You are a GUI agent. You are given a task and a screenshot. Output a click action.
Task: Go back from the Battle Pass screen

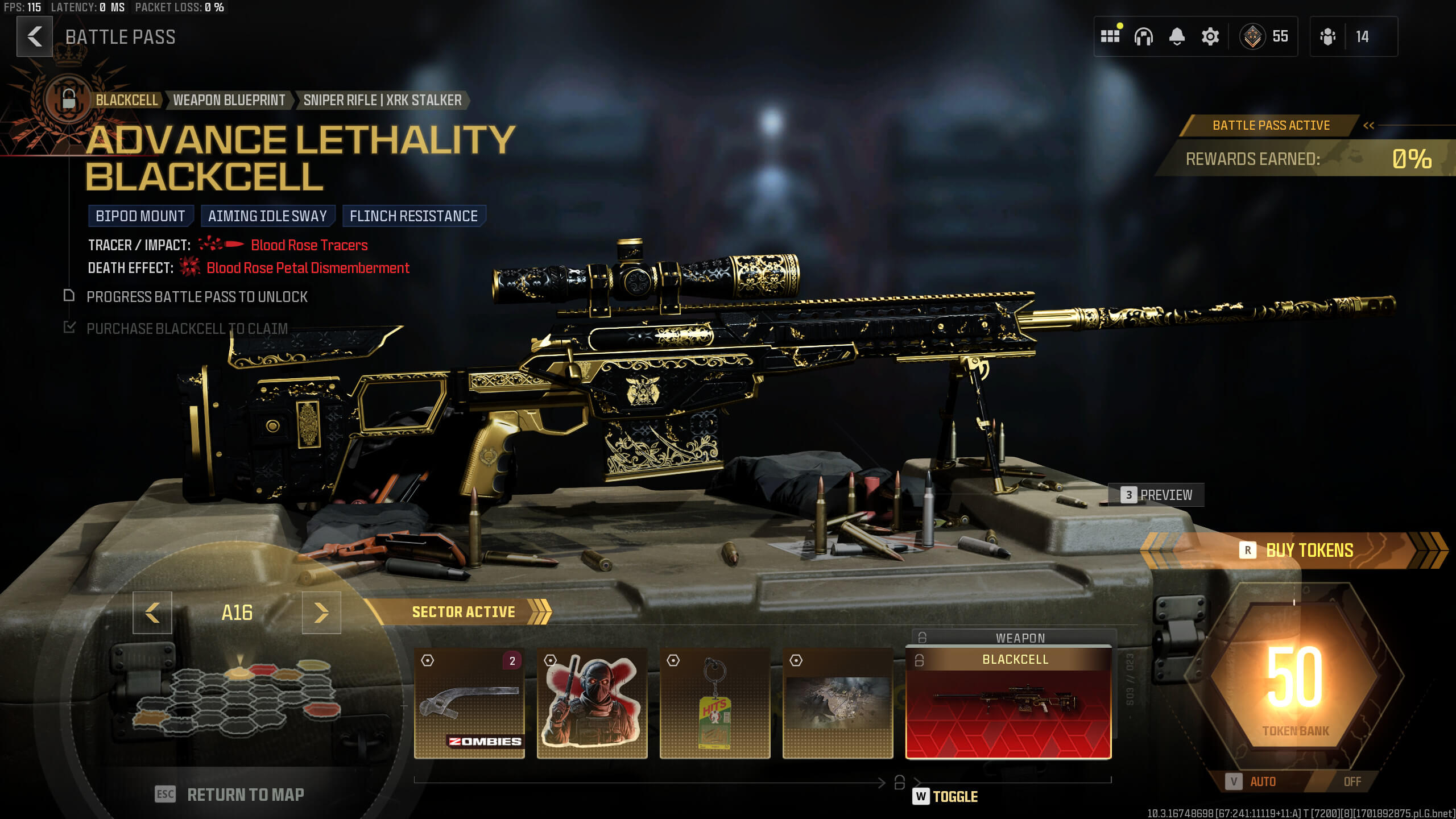coord(35,36)
